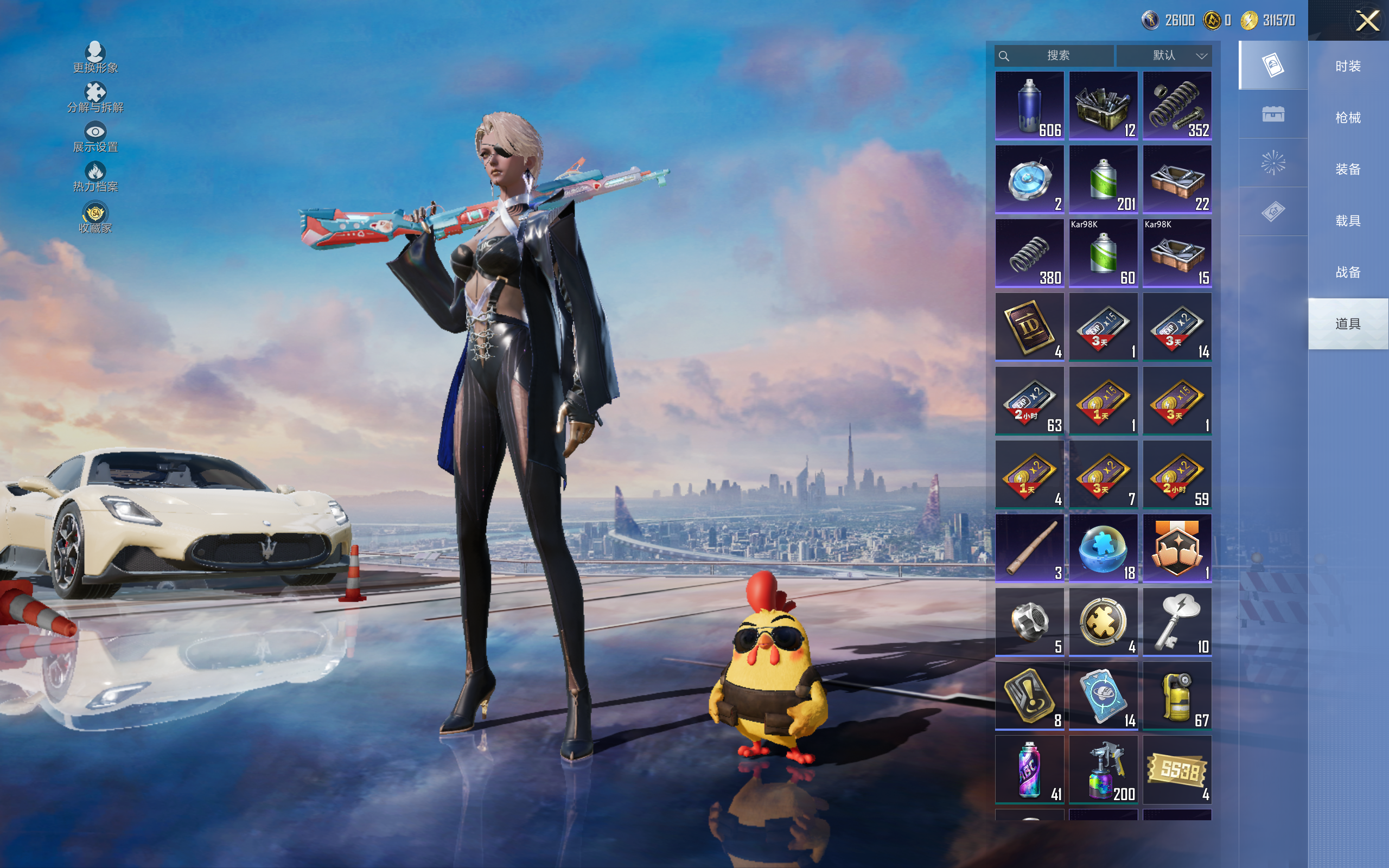1389x868 pixels.
Task: Select the silver lightning key item
Action: (x=1177, y=622)
